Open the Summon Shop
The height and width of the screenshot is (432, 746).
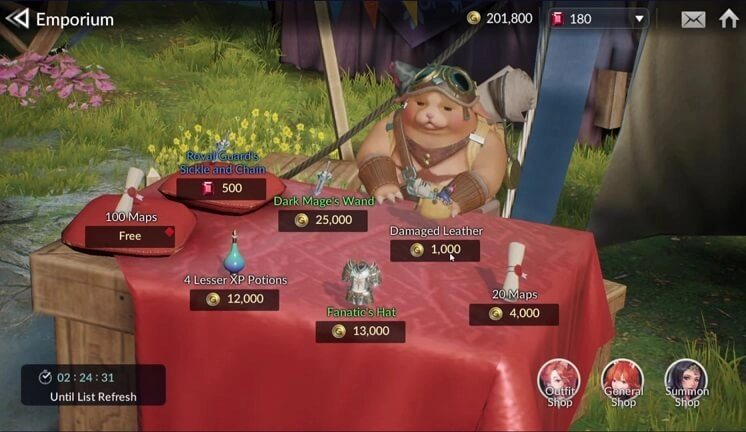pyautogui.click(x=686, y=382)
